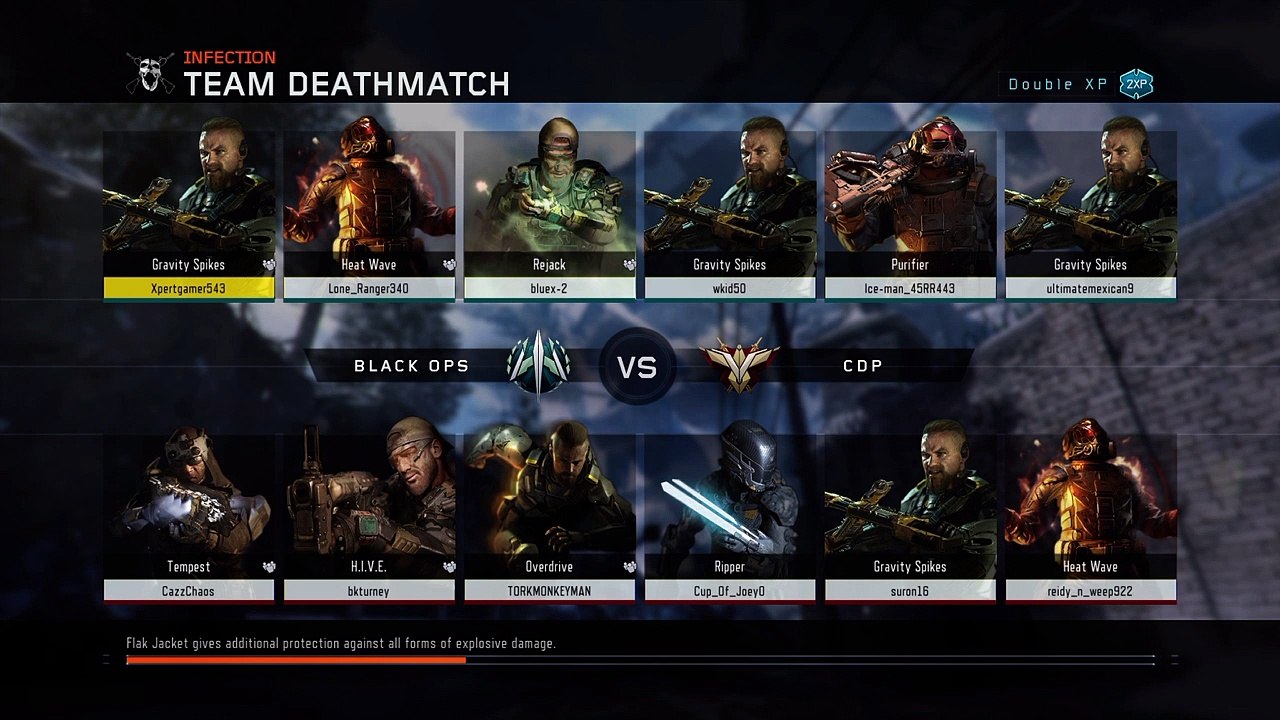
Task: Click the Black Ops faction emblem
Action: click(538, 366)
